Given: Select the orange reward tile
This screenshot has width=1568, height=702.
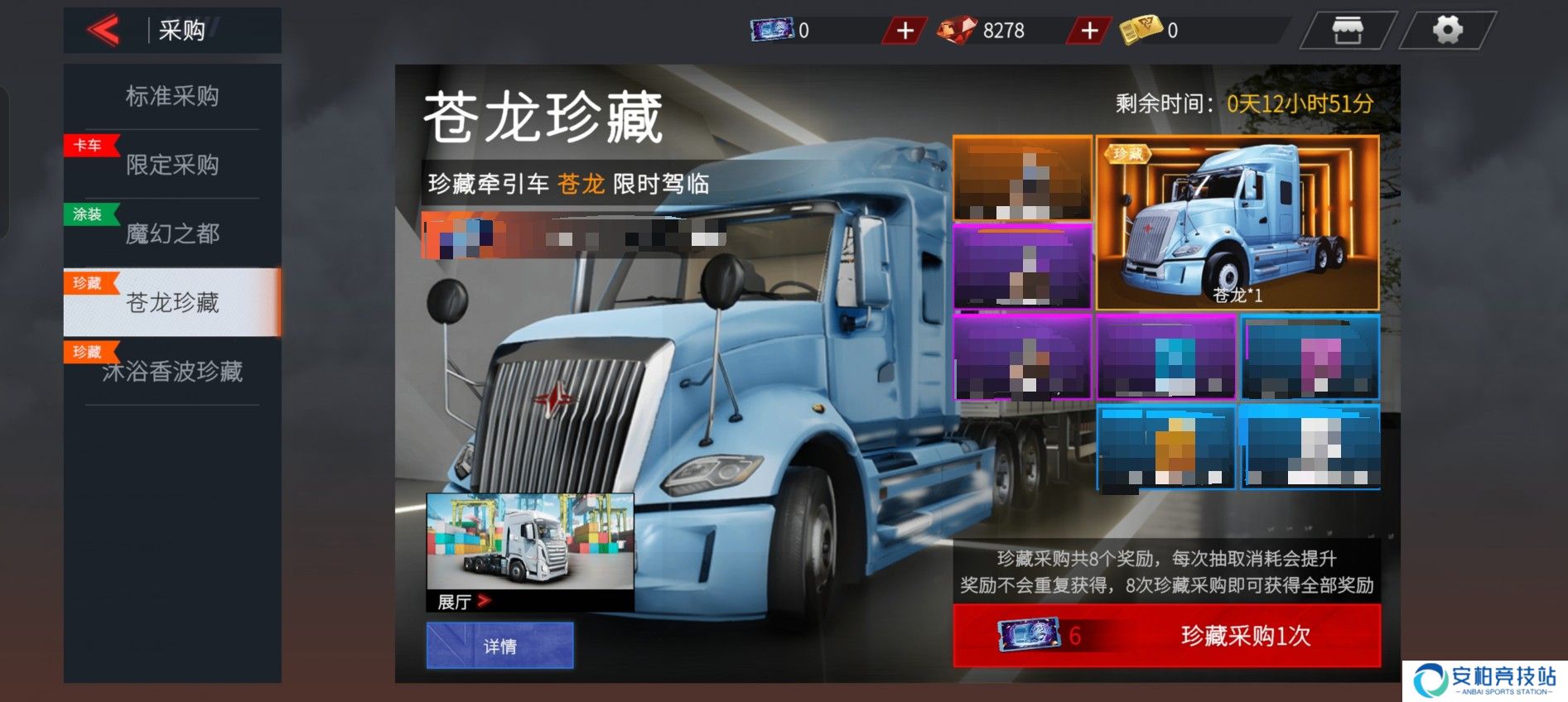Looking at the screenshot, I should pyautogui.click(x=1022, y=179).
